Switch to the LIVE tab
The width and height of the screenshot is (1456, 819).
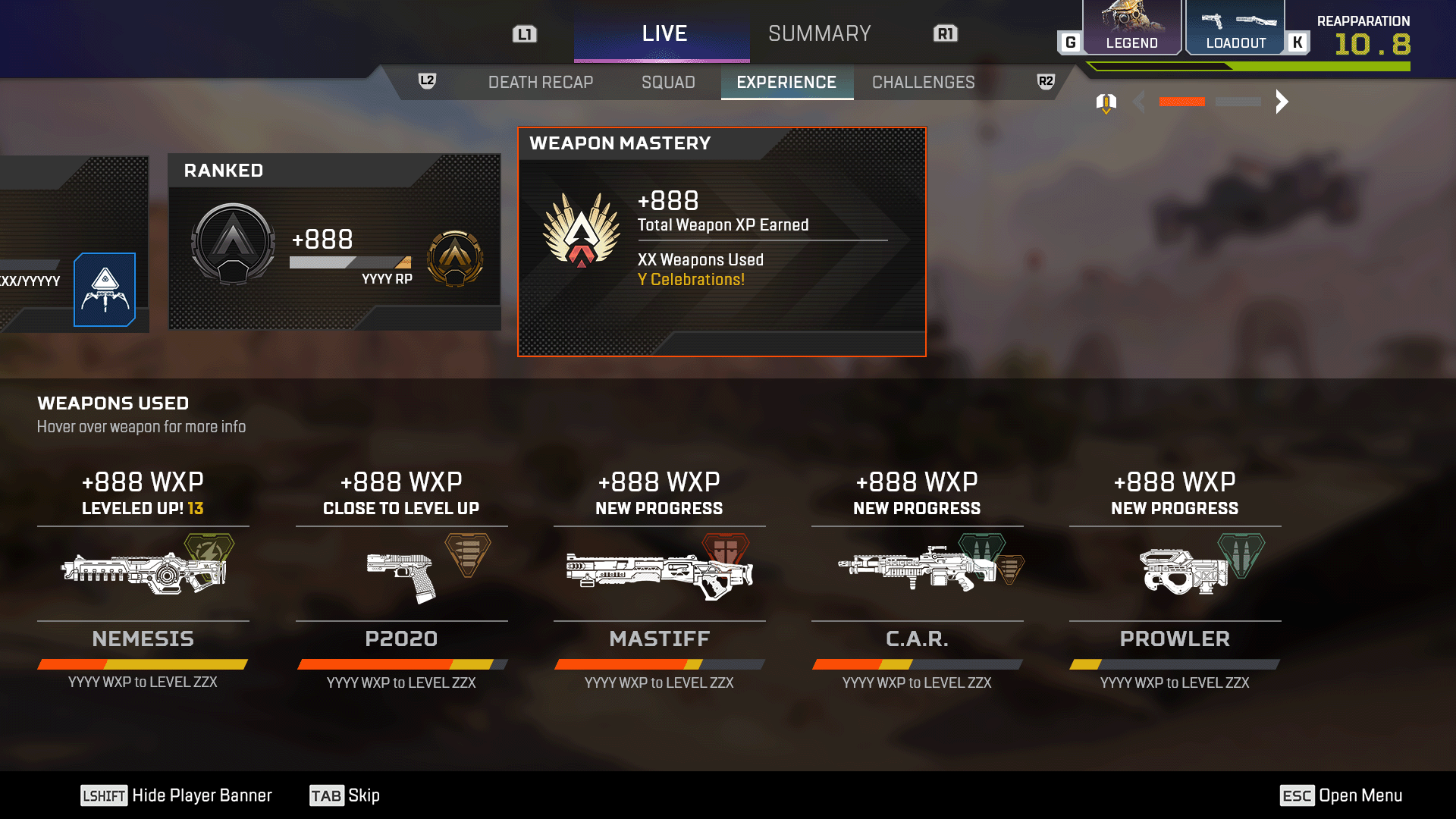662,33
